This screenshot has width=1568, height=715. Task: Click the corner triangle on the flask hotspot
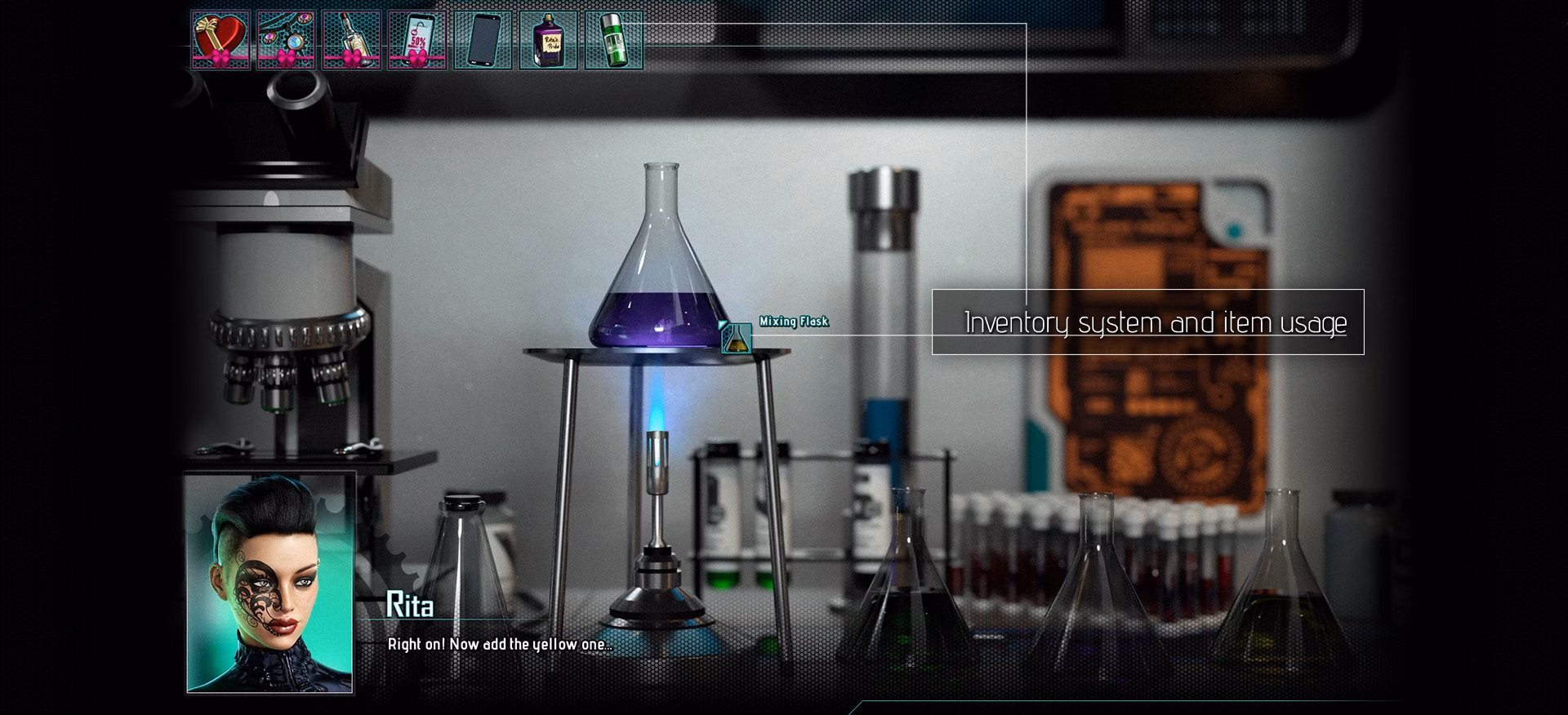coord(722,324)
